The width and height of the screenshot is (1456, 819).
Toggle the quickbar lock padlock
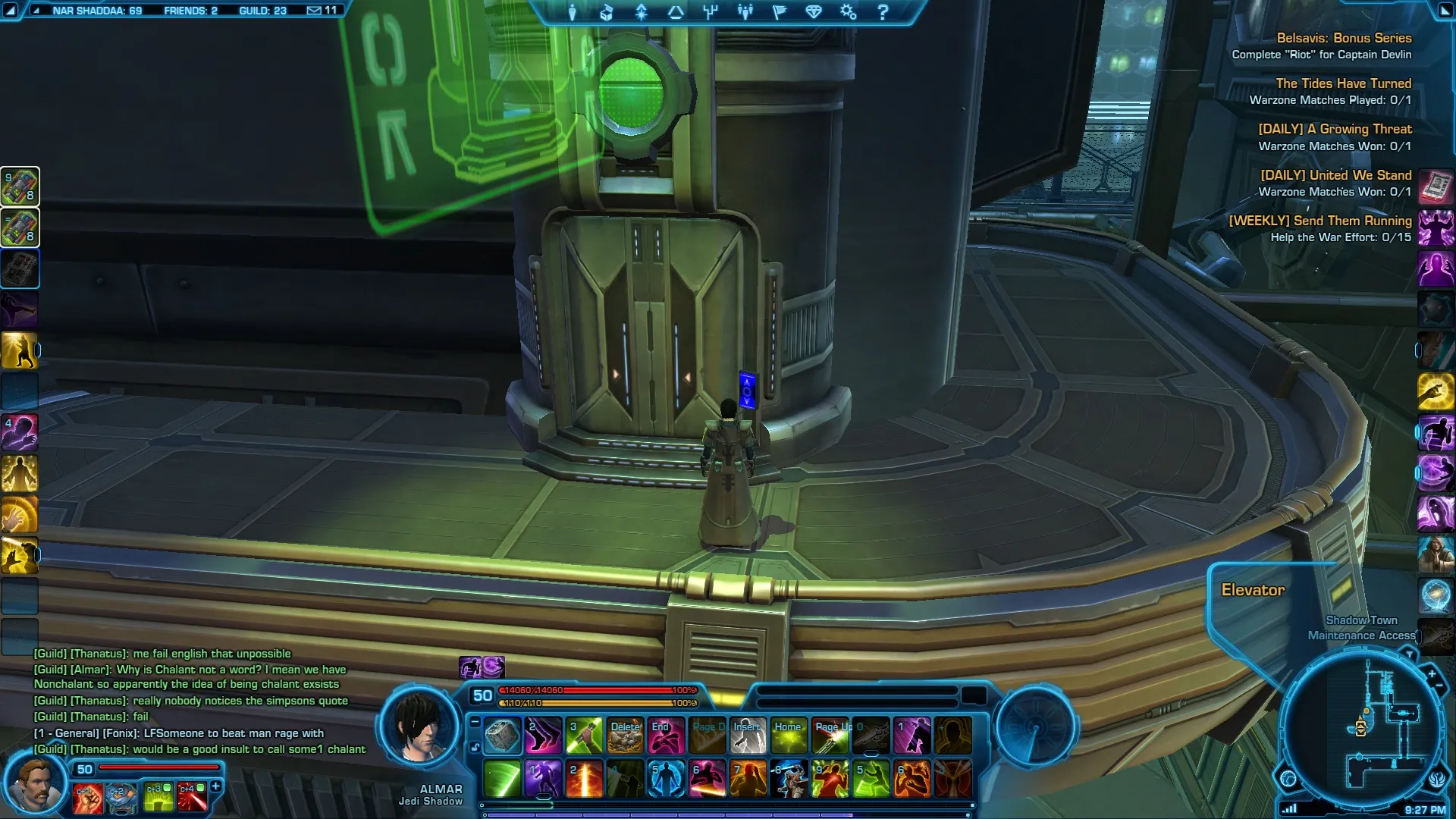[475, 748]
